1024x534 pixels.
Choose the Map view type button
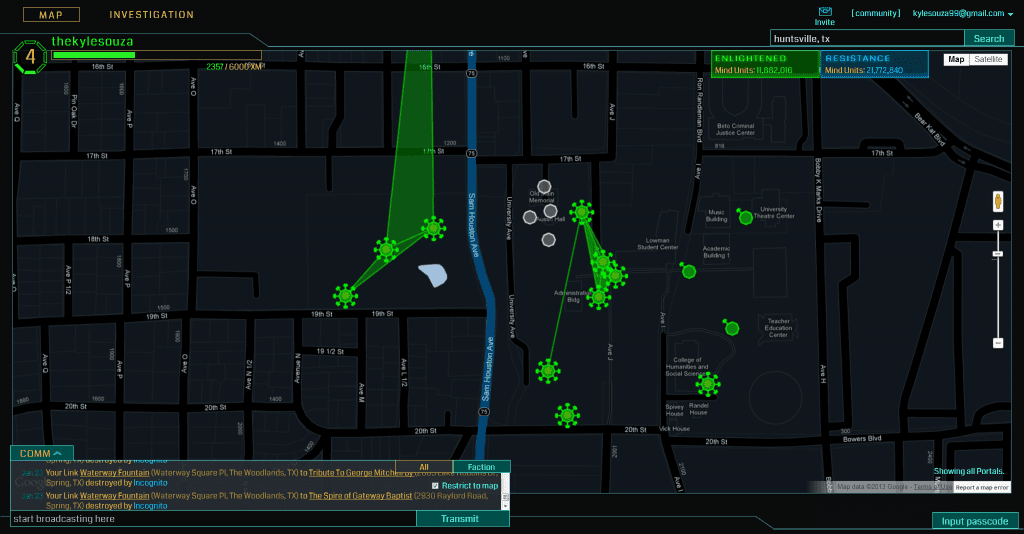click(957, 59)
